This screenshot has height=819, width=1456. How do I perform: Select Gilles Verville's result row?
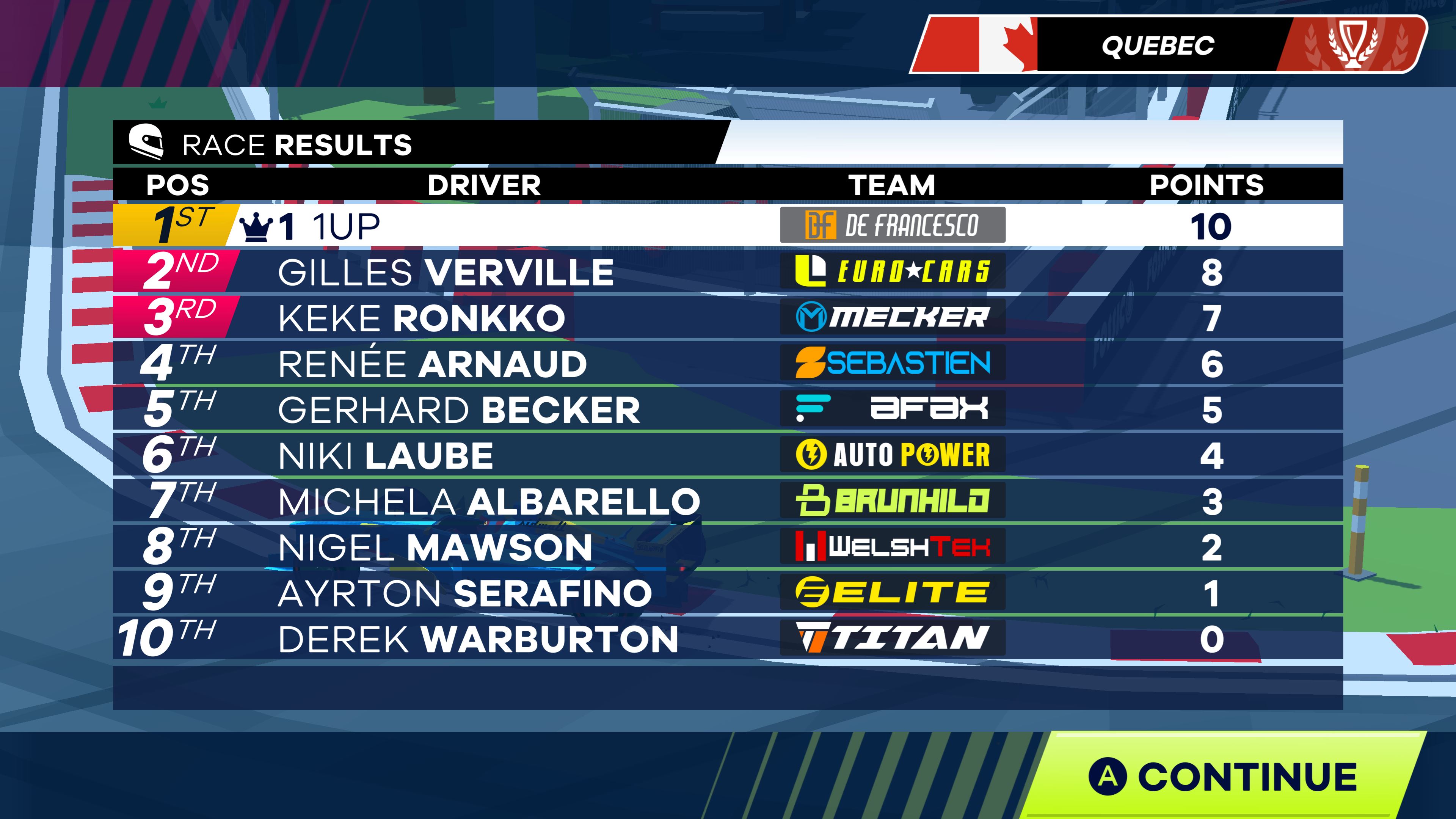click(728, 272)
